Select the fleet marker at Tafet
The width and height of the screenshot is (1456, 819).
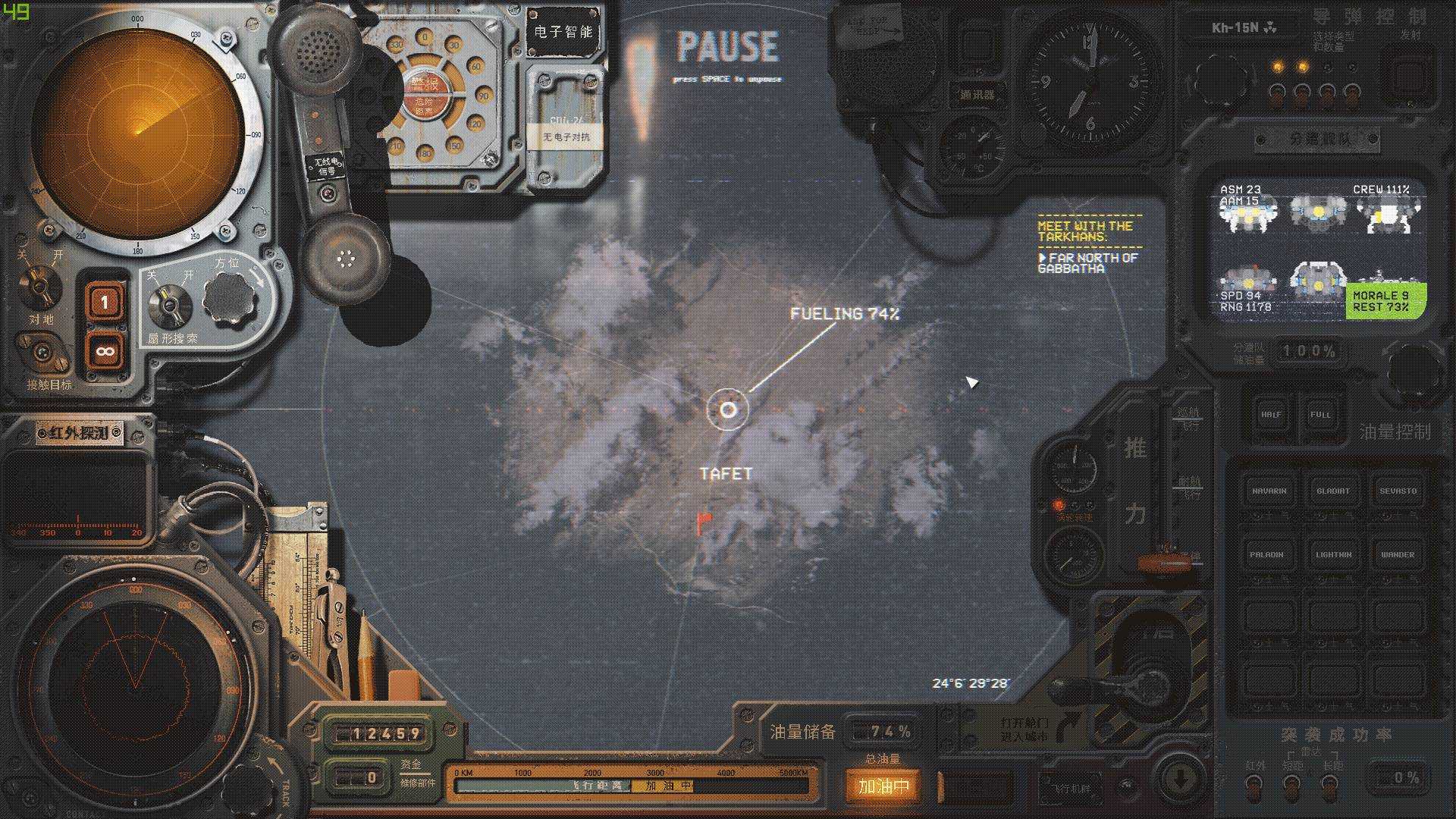coord(728,410)
